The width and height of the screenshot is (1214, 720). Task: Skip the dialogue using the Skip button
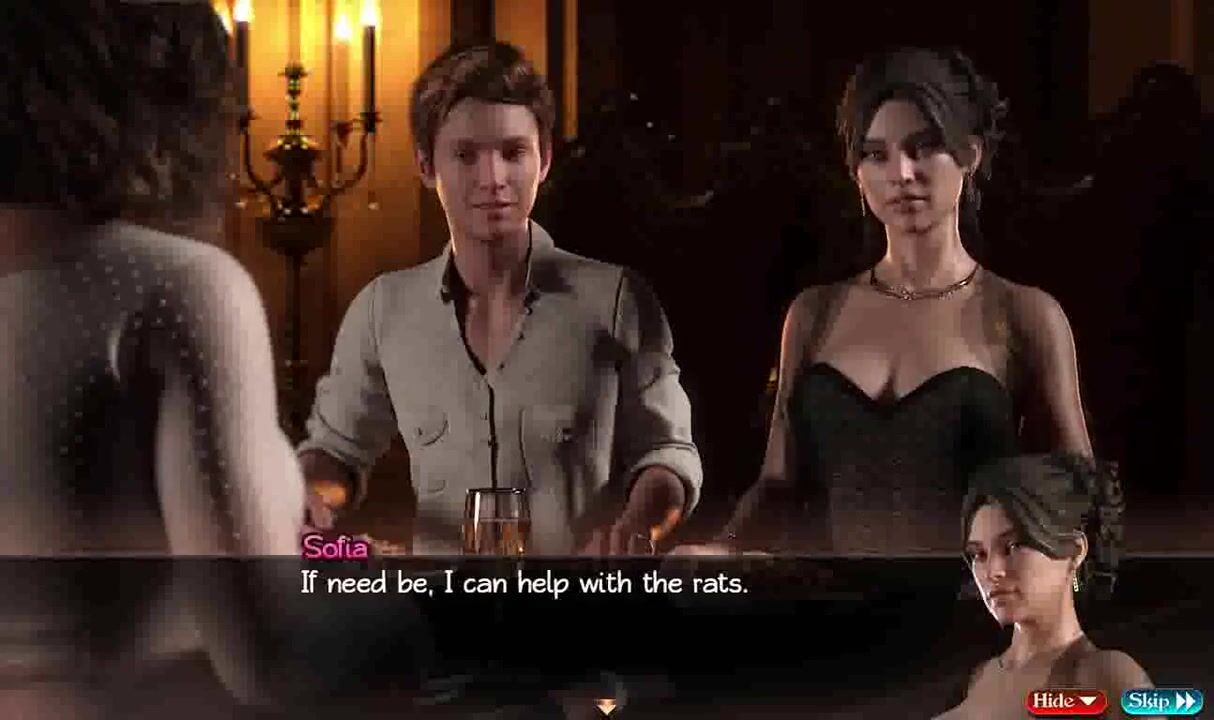point(1160,701)
